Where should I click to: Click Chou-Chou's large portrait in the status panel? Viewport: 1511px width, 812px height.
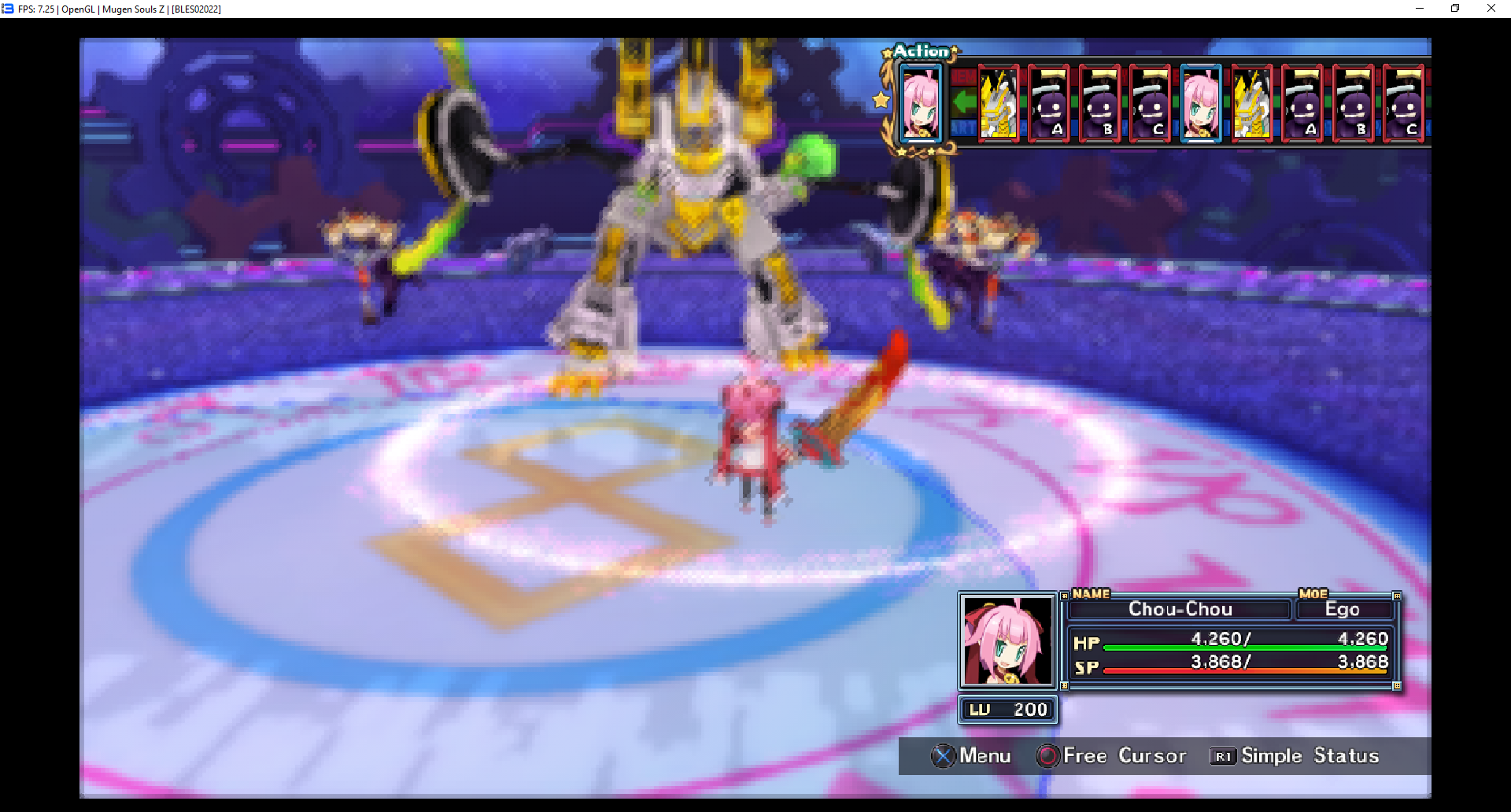[1007, 640]
